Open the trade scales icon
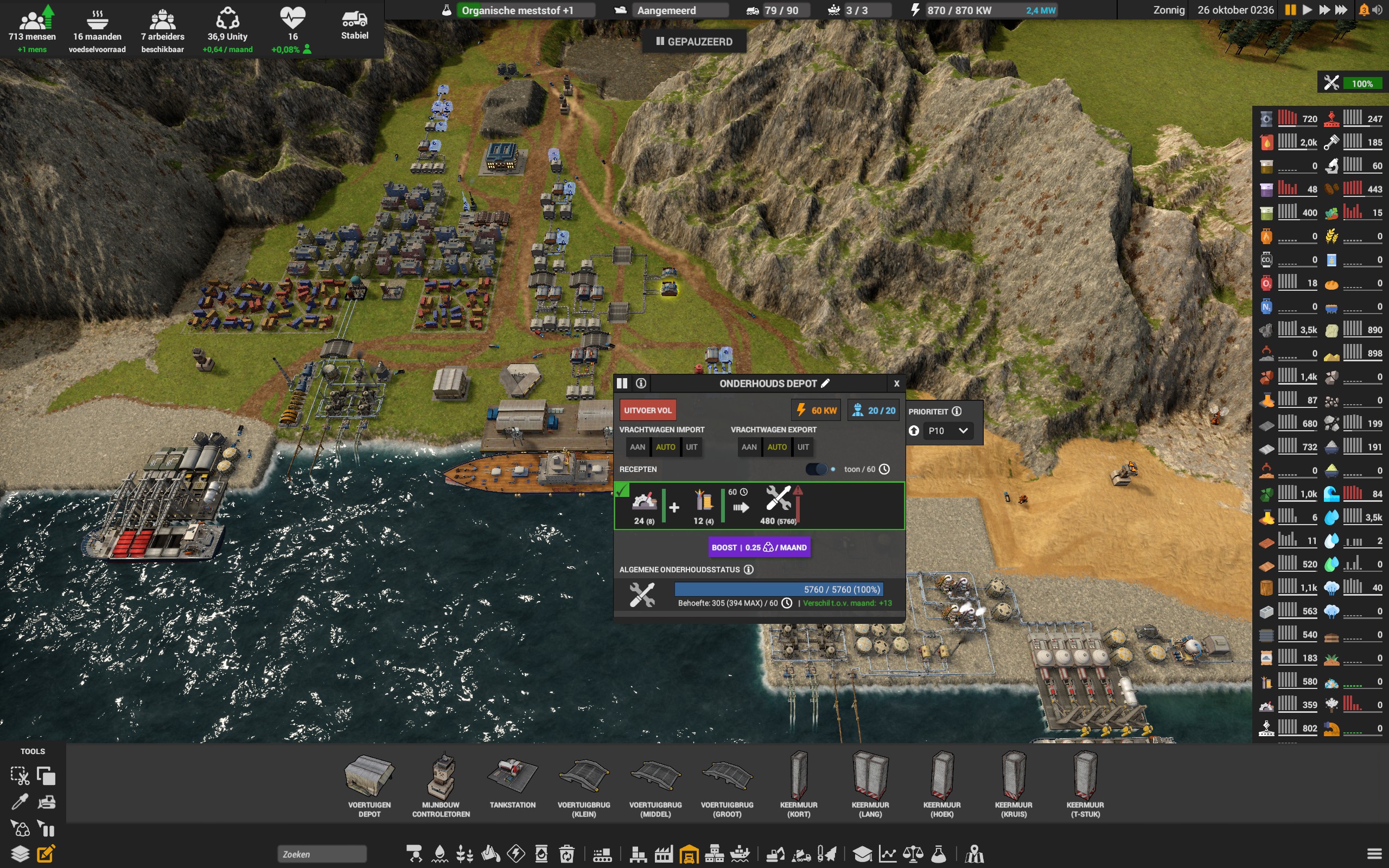The height and width of the screenshot is (868, 1389). 913,854
